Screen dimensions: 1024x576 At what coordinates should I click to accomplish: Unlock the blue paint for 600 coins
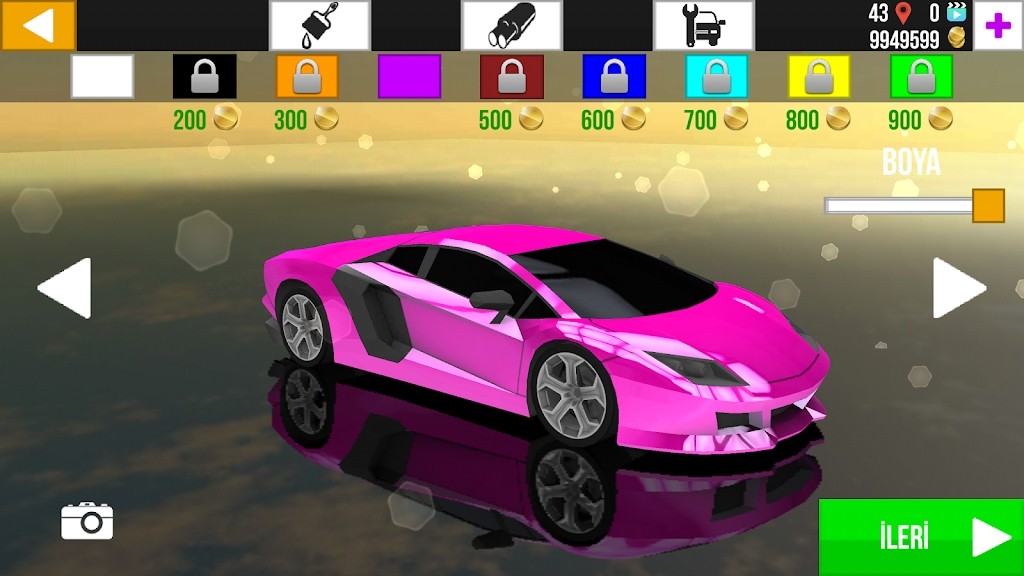(614, 76)
